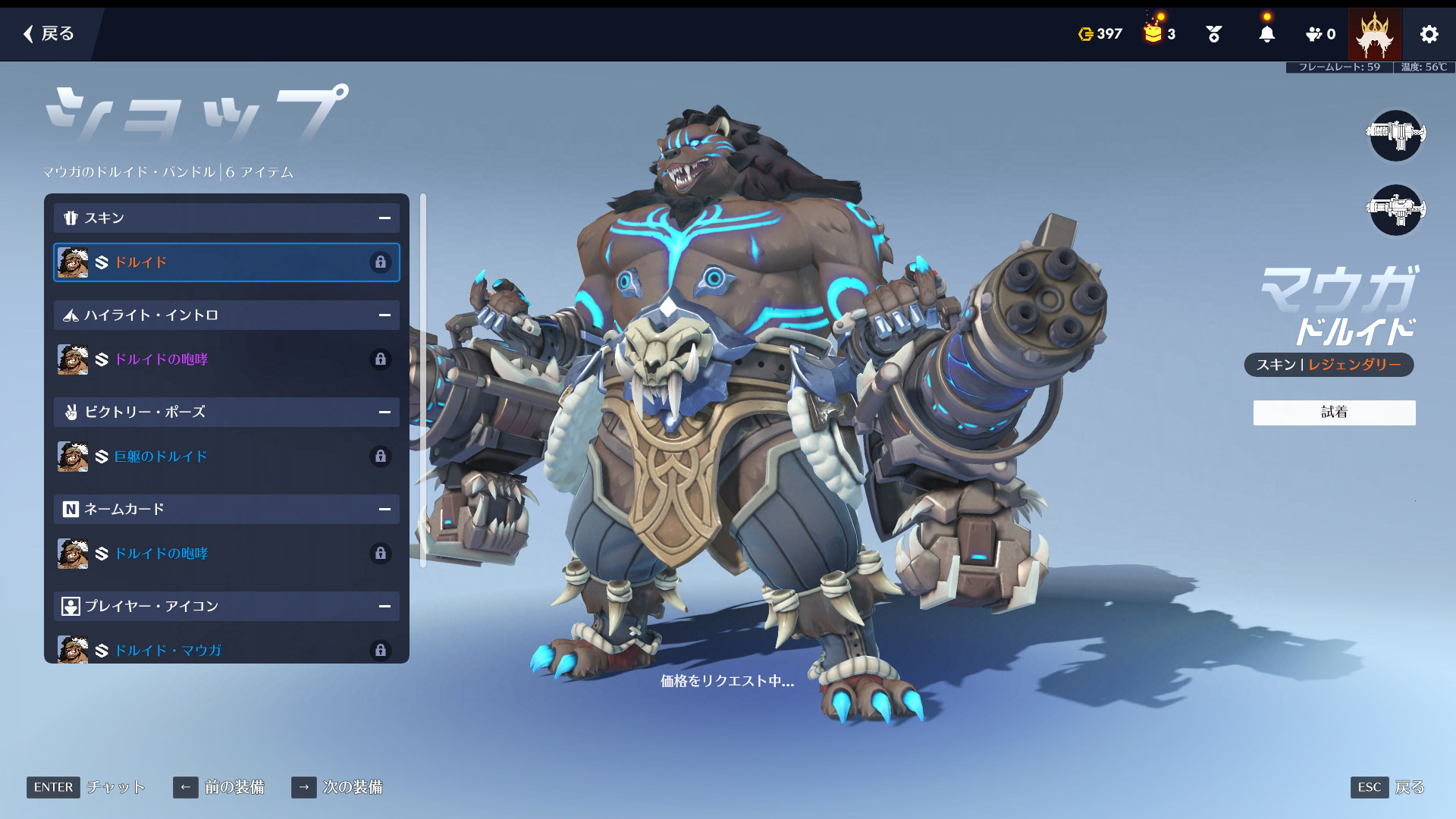Open the notifications bell
Viewport: 1456px width, 819px height.
(x=1266, y=34)
